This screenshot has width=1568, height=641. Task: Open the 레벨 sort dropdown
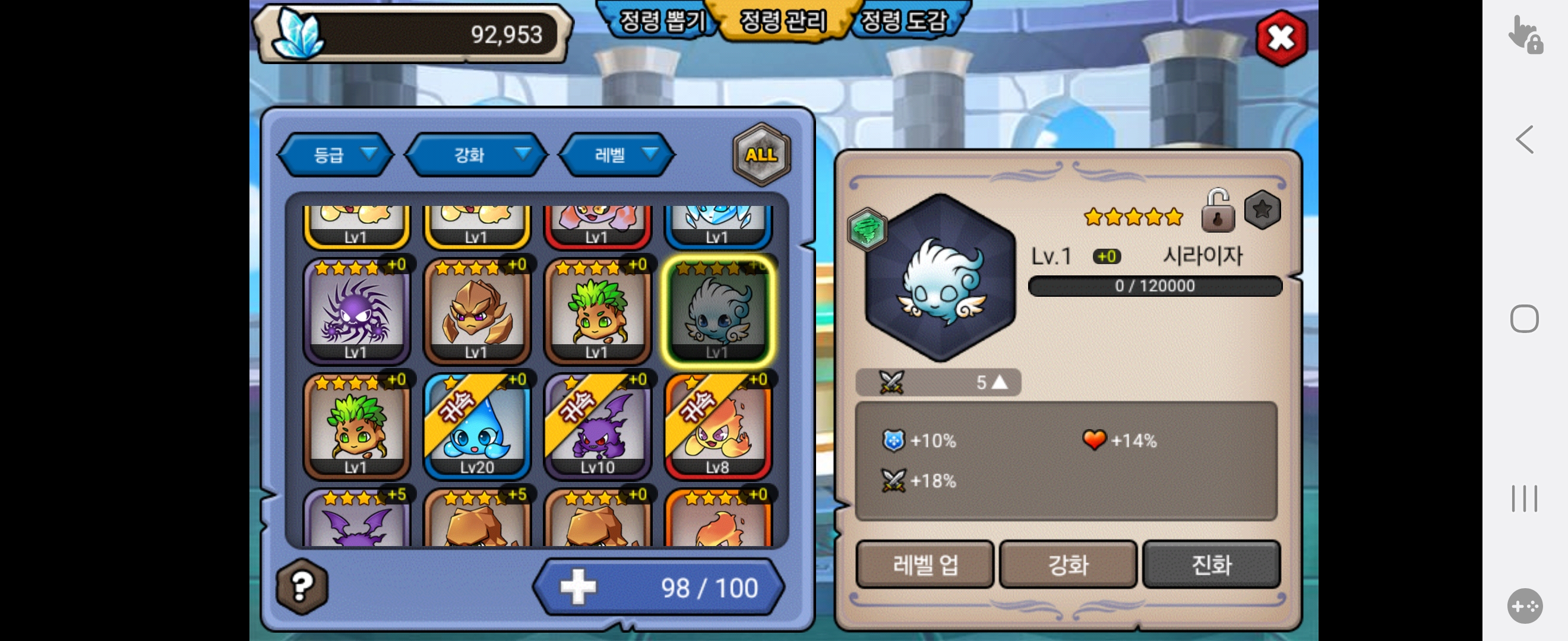617,155
